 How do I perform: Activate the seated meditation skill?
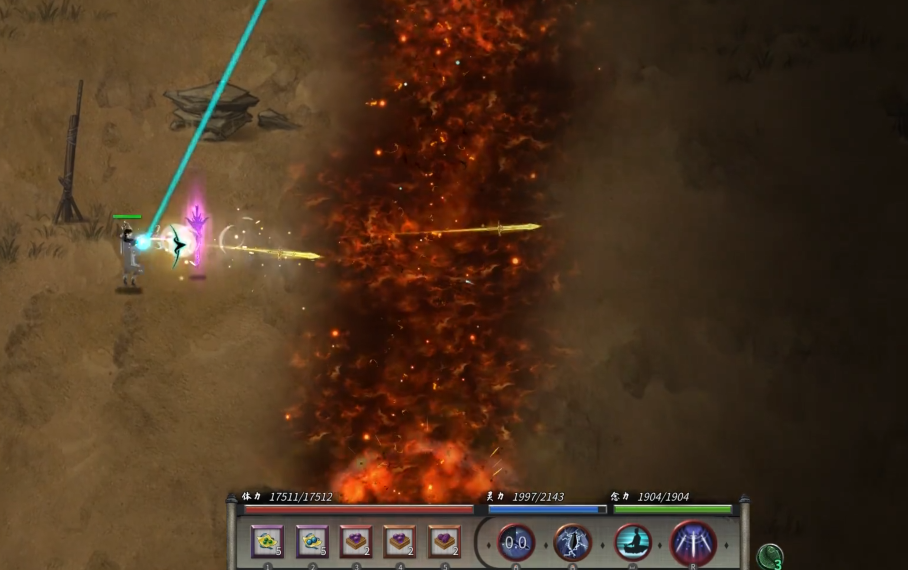point(632,543)
